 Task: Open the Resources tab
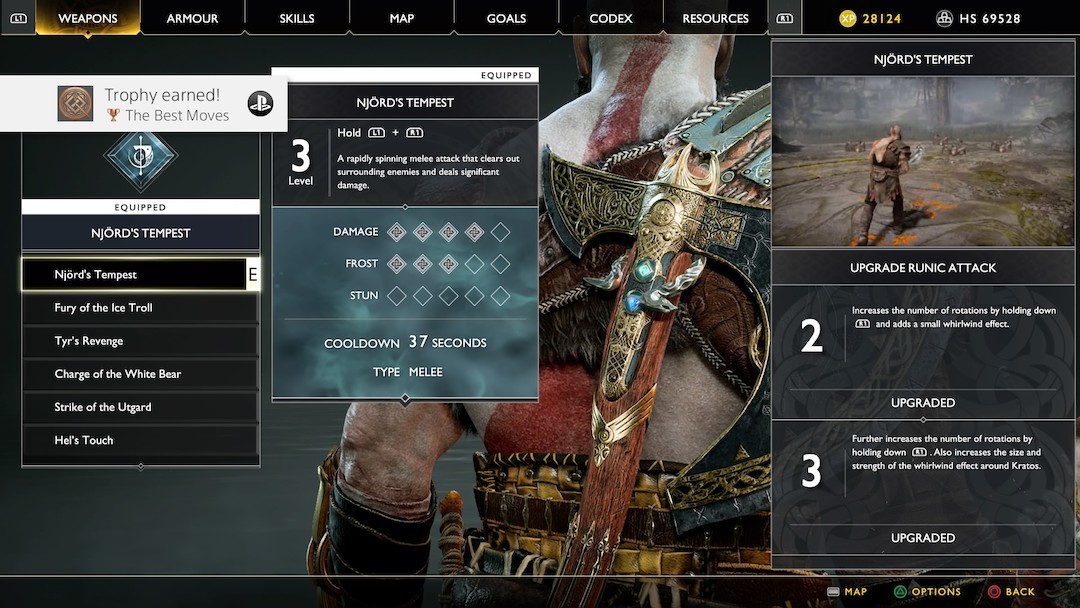715,18
